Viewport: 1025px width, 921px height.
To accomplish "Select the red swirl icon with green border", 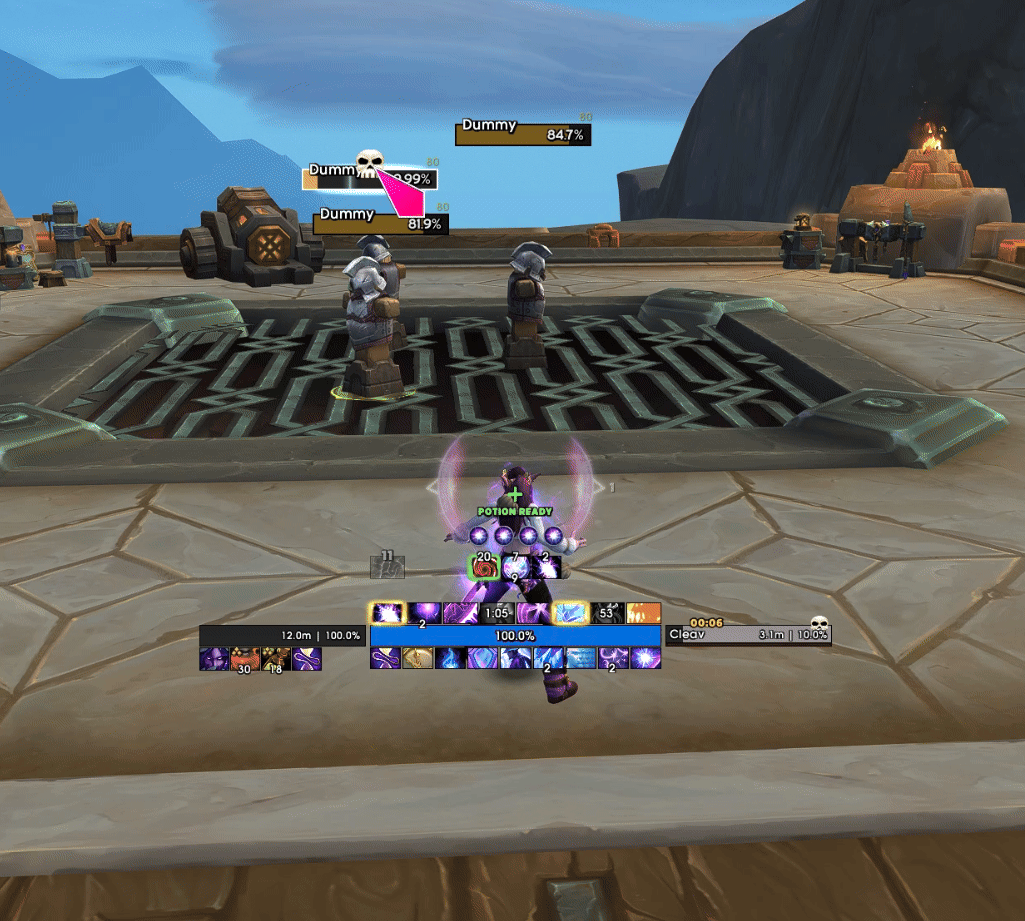I will (485, 568).
